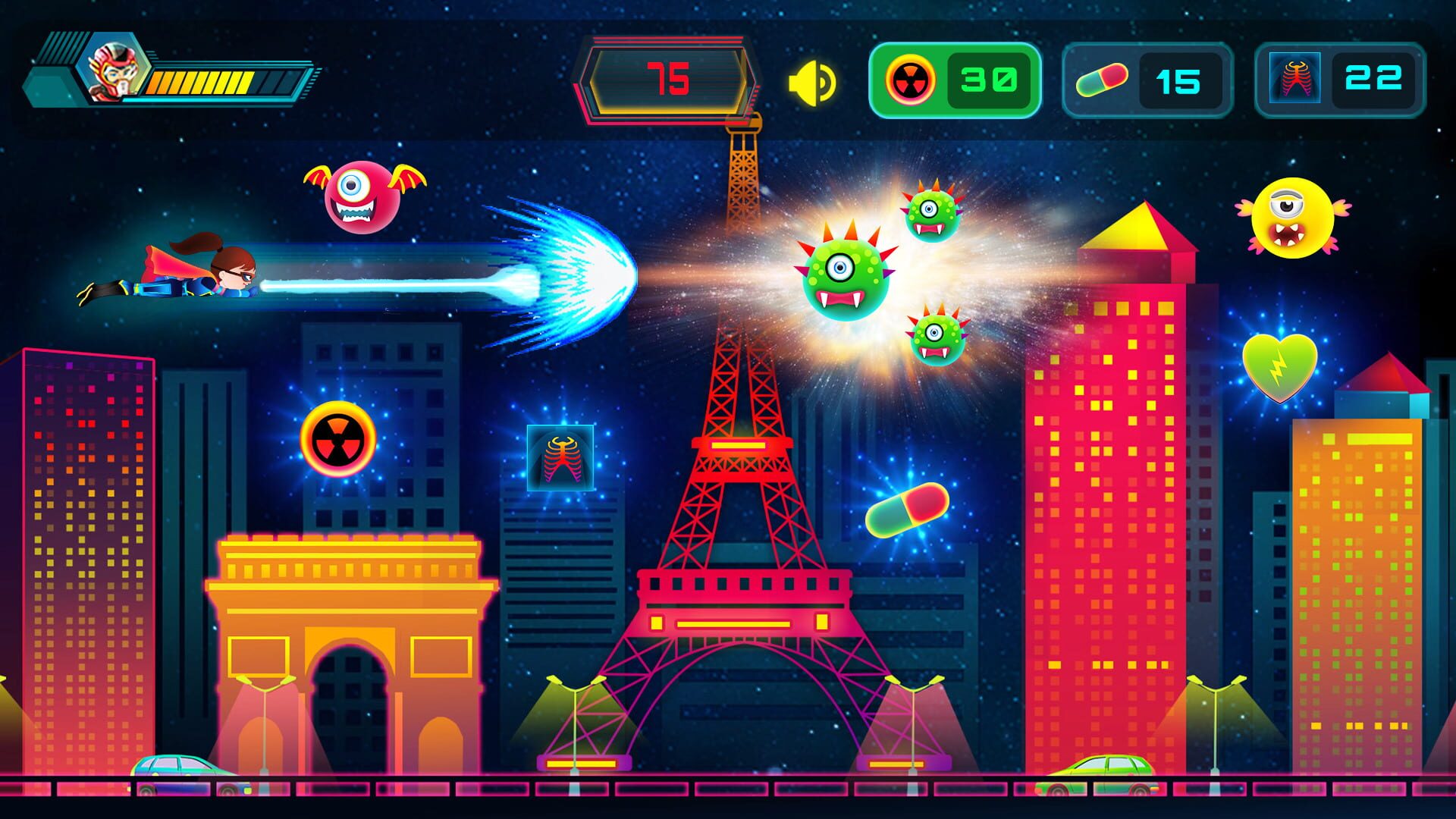This screenshot has height=819, width=1456.
Task: Select the radiation symbol weapon counter
Action: [954, 80]
